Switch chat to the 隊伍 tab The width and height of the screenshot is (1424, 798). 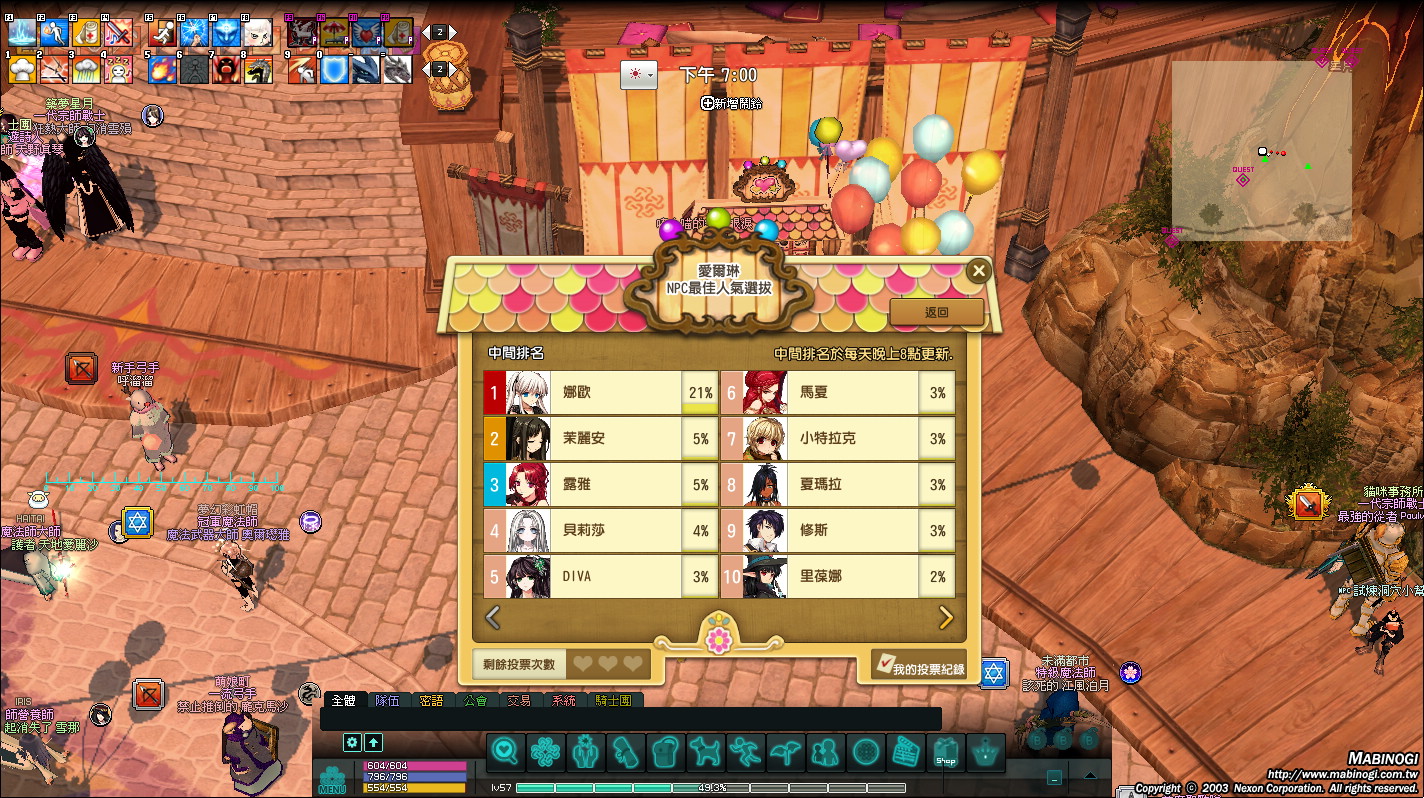pos(387,701)
